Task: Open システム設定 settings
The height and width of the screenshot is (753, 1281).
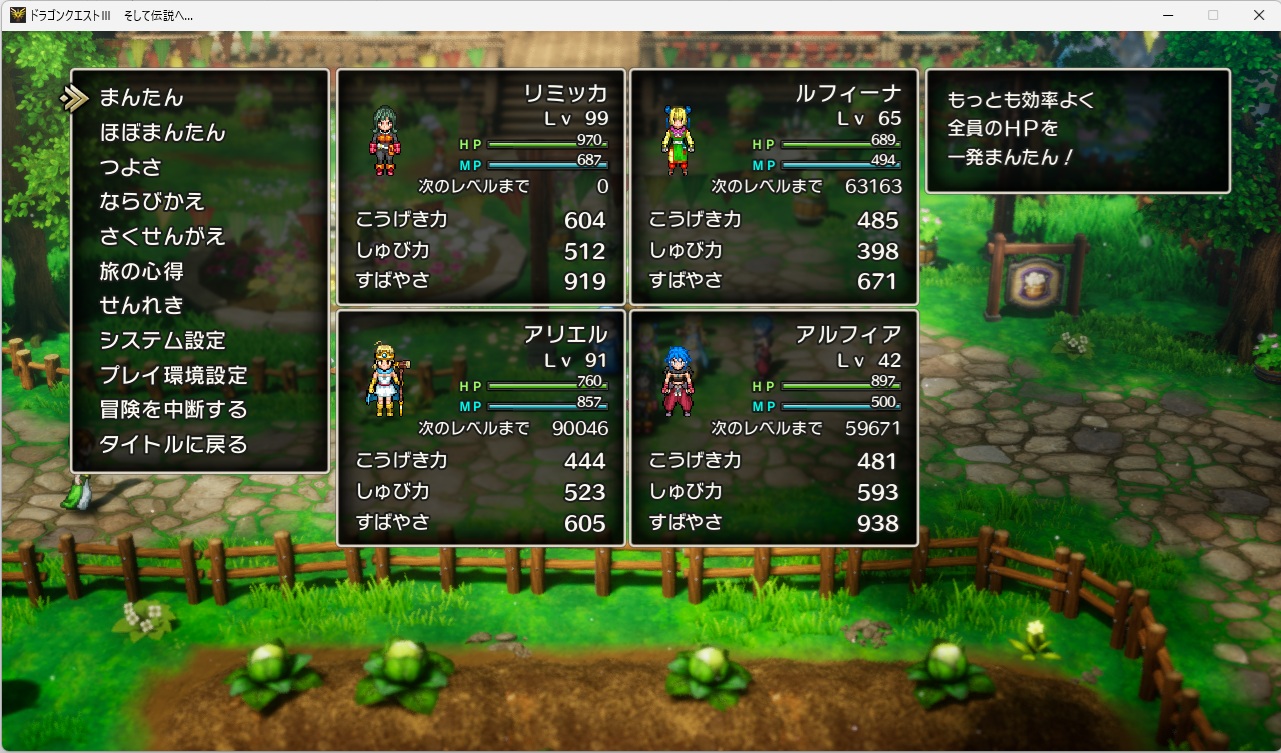Action: [162, 340]
